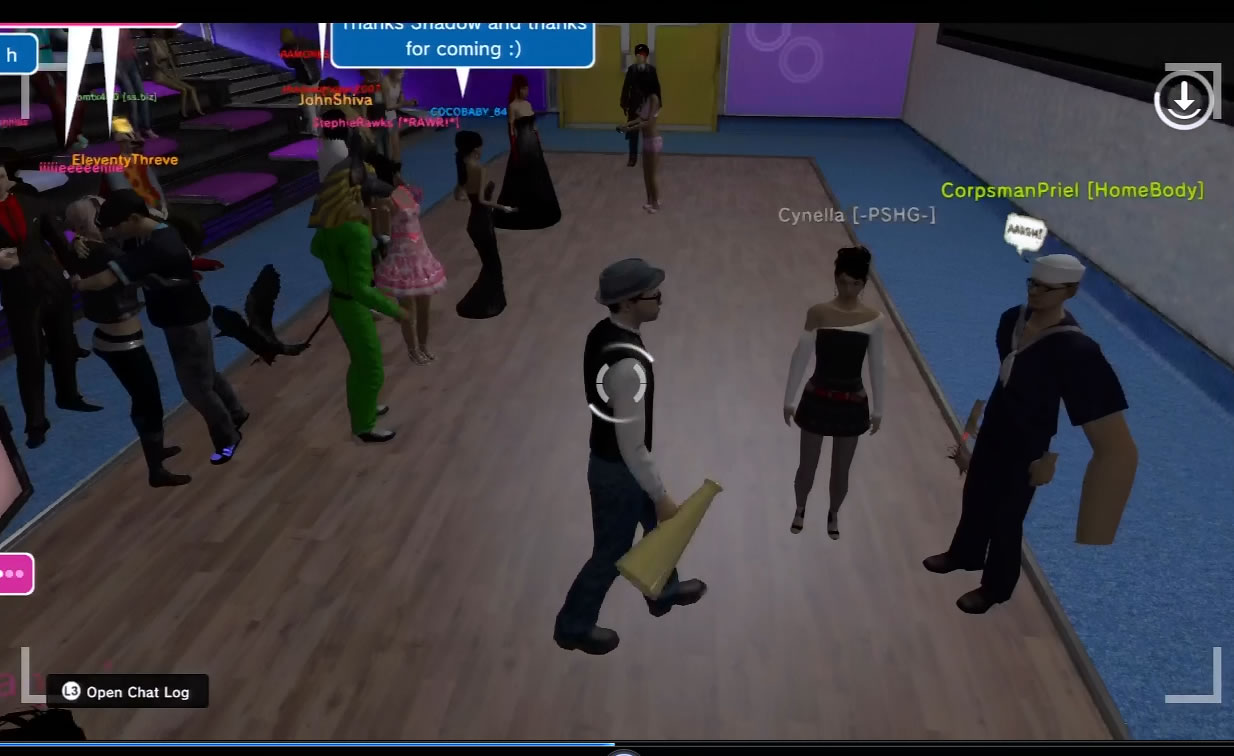Select the CorpsmanPriel [HomeBody] name tag
1234x756 pixels.
click(1072, 190)
